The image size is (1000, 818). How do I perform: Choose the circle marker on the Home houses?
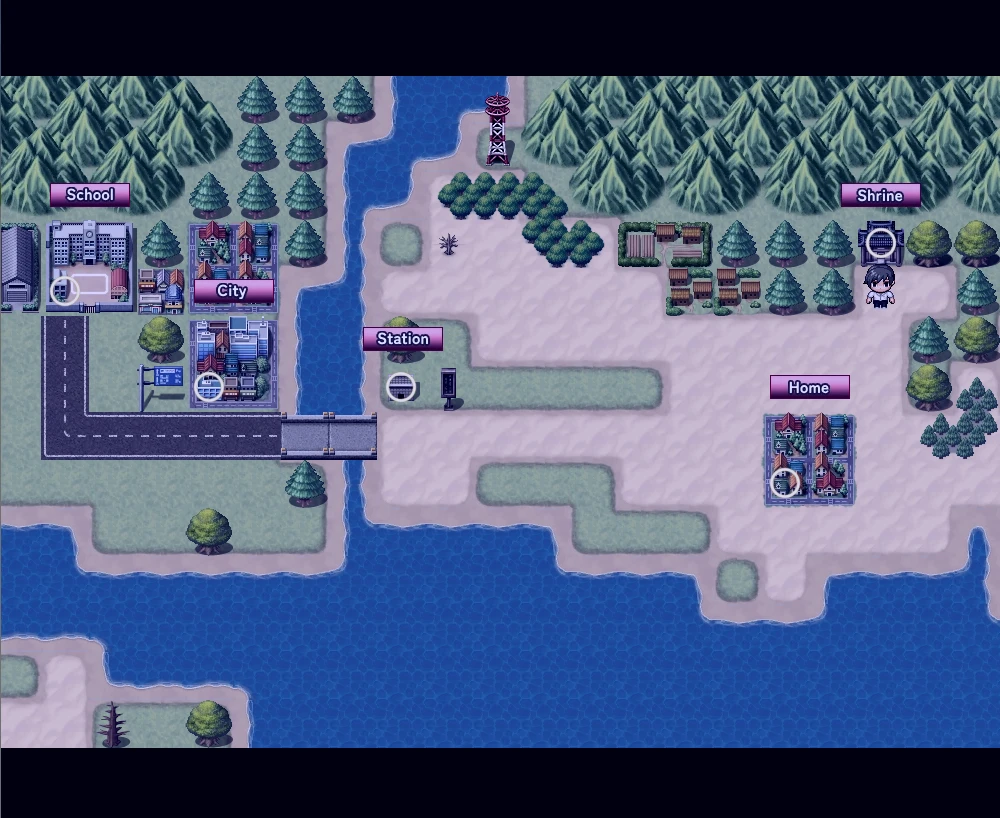[785, 483]
